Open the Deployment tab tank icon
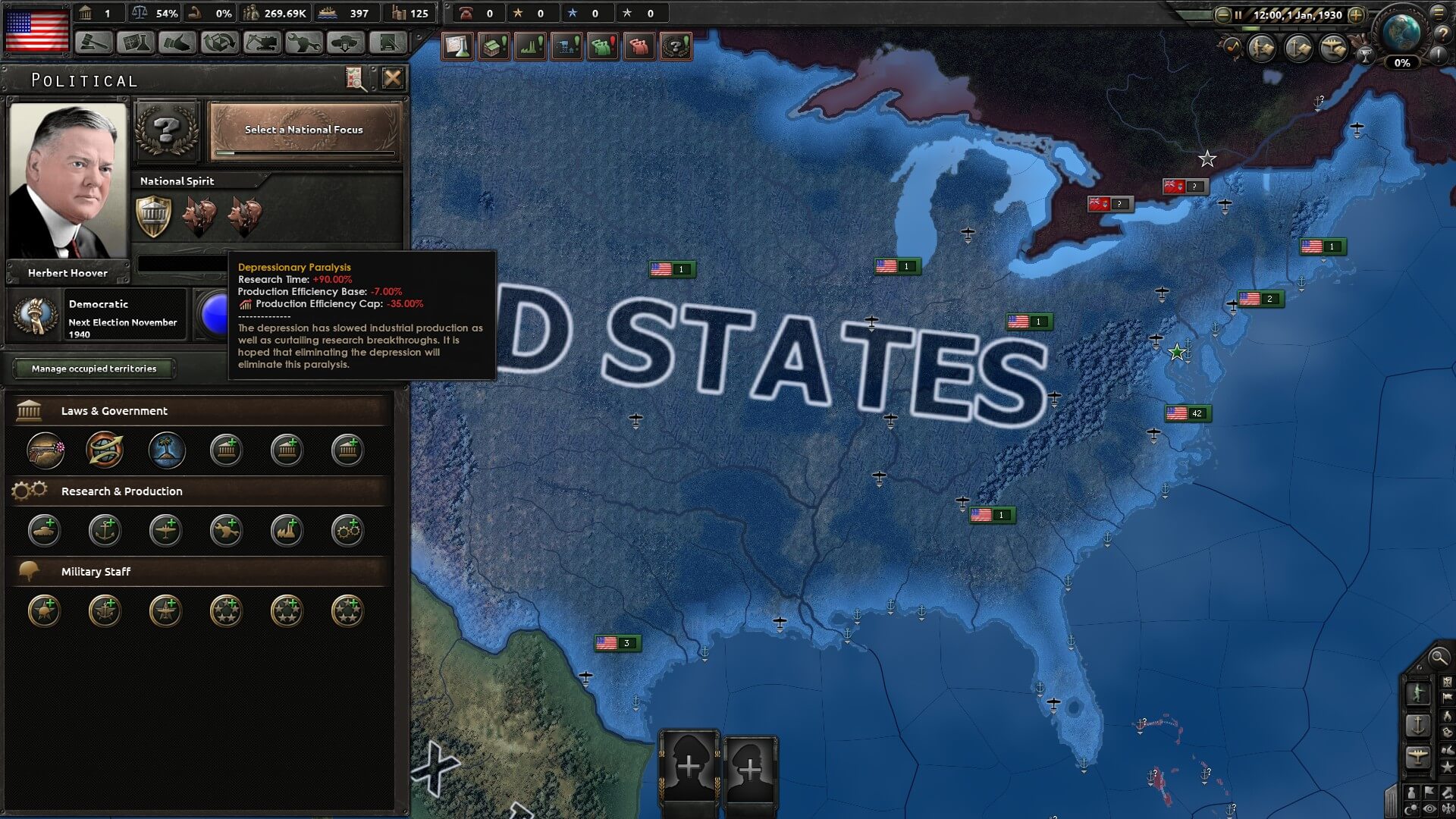This screenshot has height=819, width=1456. (345, 43)
